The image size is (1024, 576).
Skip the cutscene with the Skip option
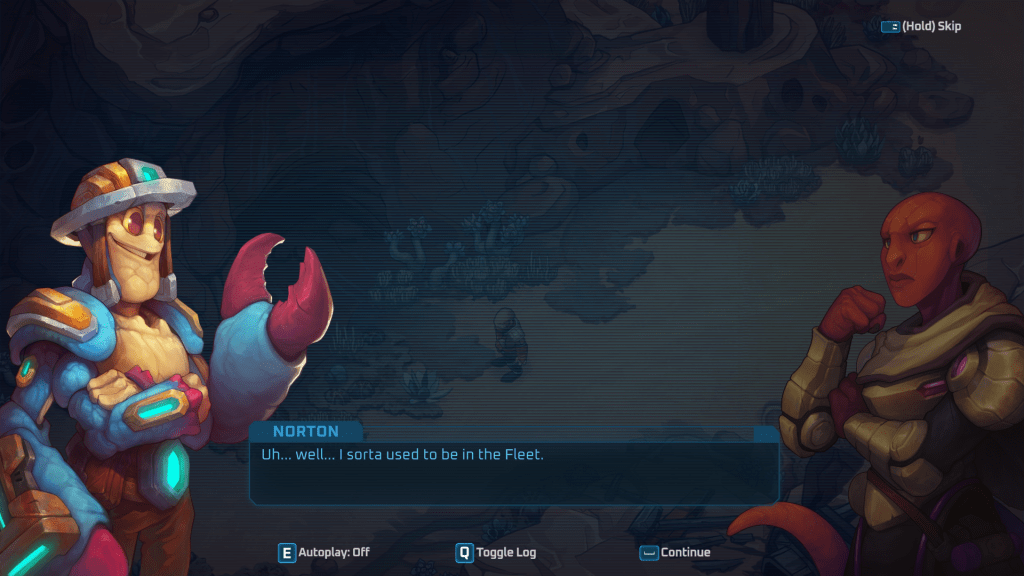coord(921,26)
